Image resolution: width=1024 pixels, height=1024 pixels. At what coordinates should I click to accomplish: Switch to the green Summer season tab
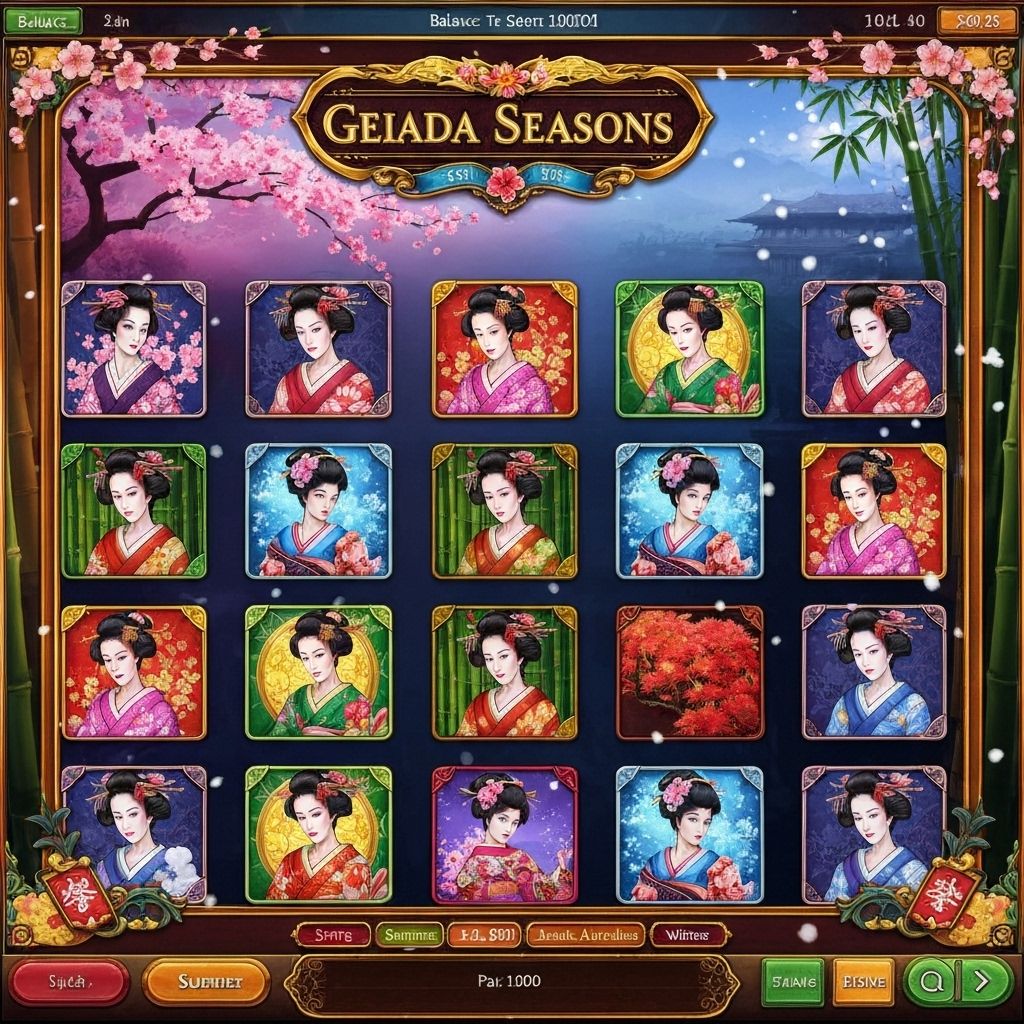pyautogui.click(x=410, y=935)
